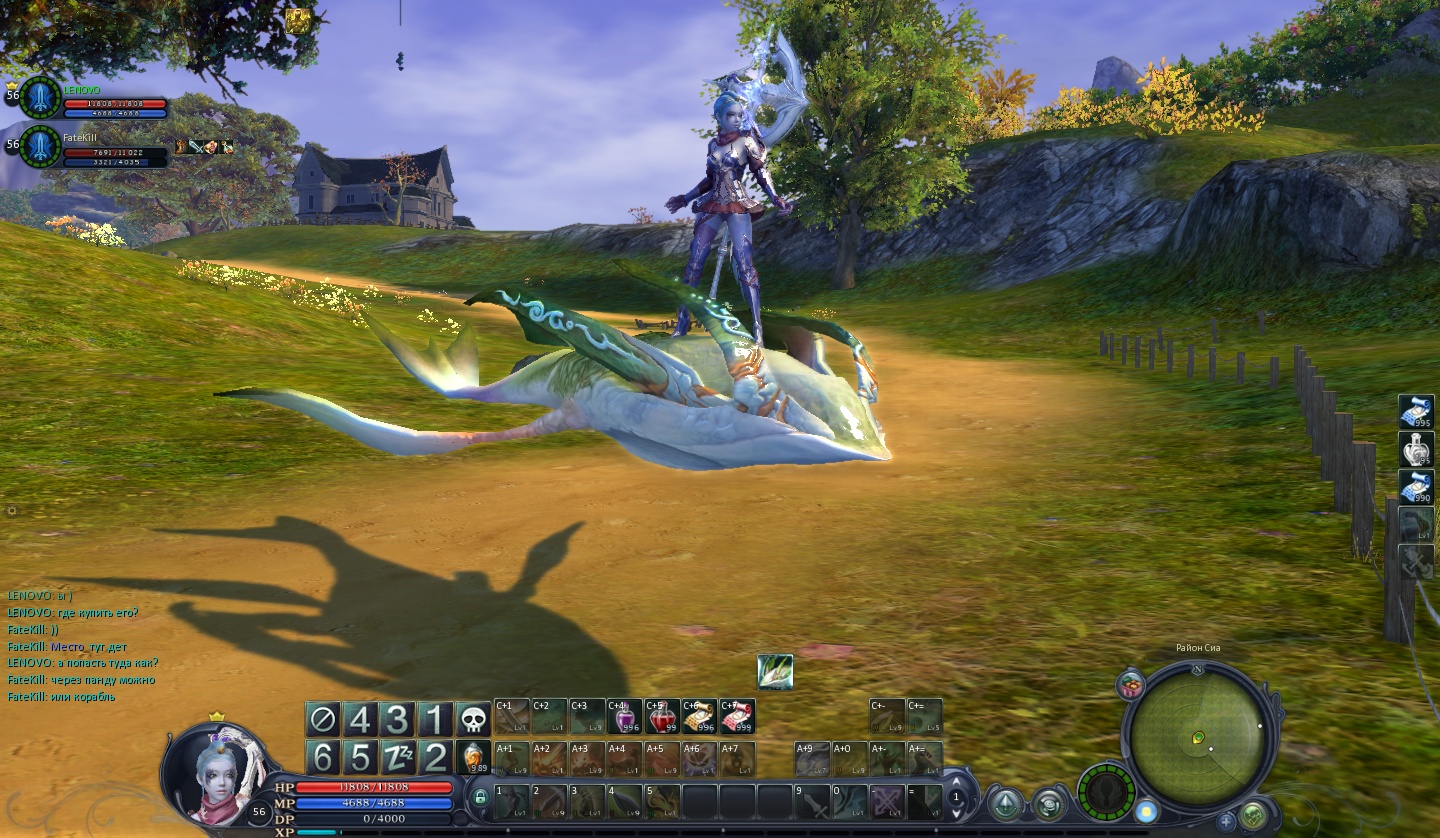Screen dimensions: 1440x838
Task: Use the purple potion in slot C+4
Action: 625,717
